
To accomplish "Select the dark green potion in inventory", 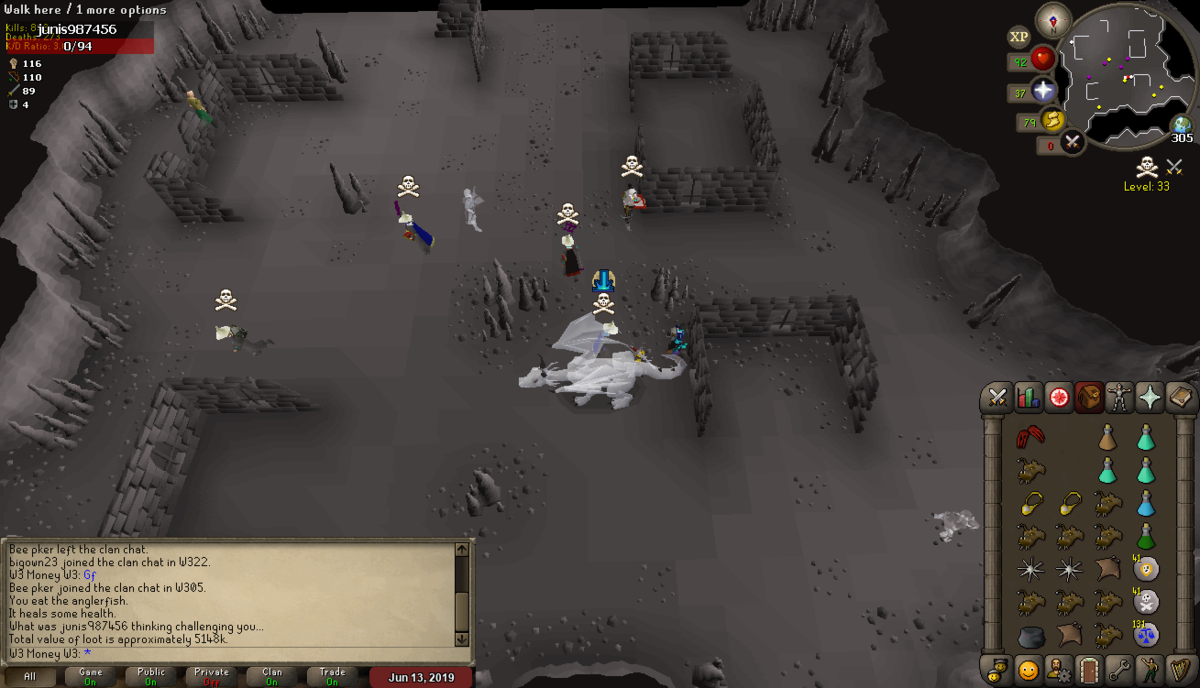I will coord(1146,536).
